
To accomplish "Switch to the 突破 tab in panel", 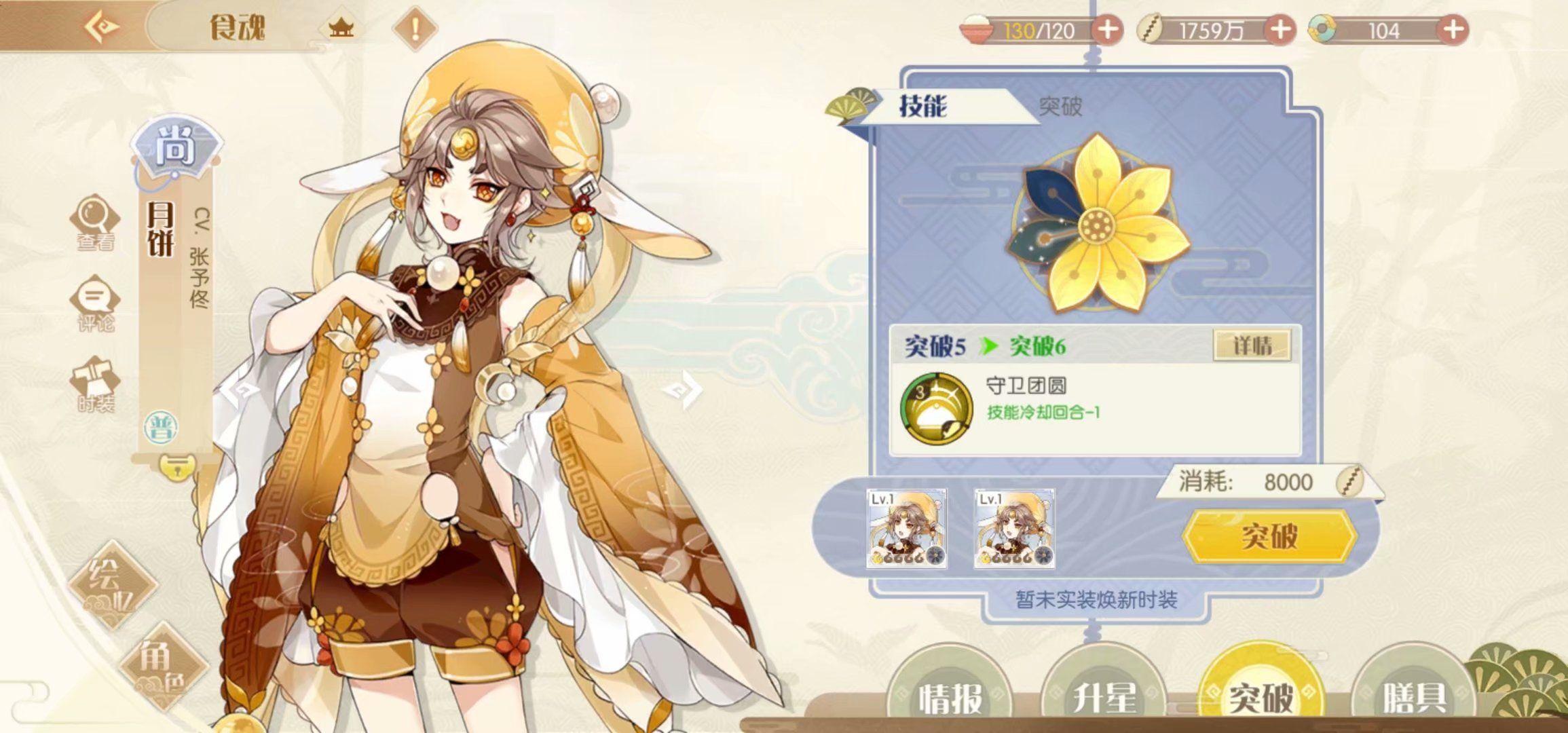I will (1060, 106).
